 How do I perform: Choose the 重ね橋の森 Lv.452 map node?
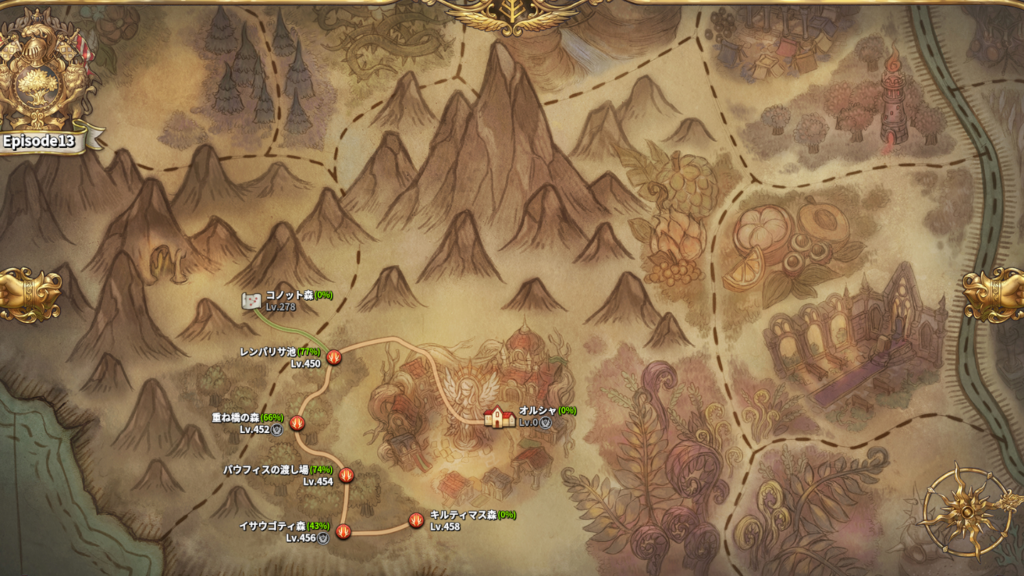pos(297,423)
